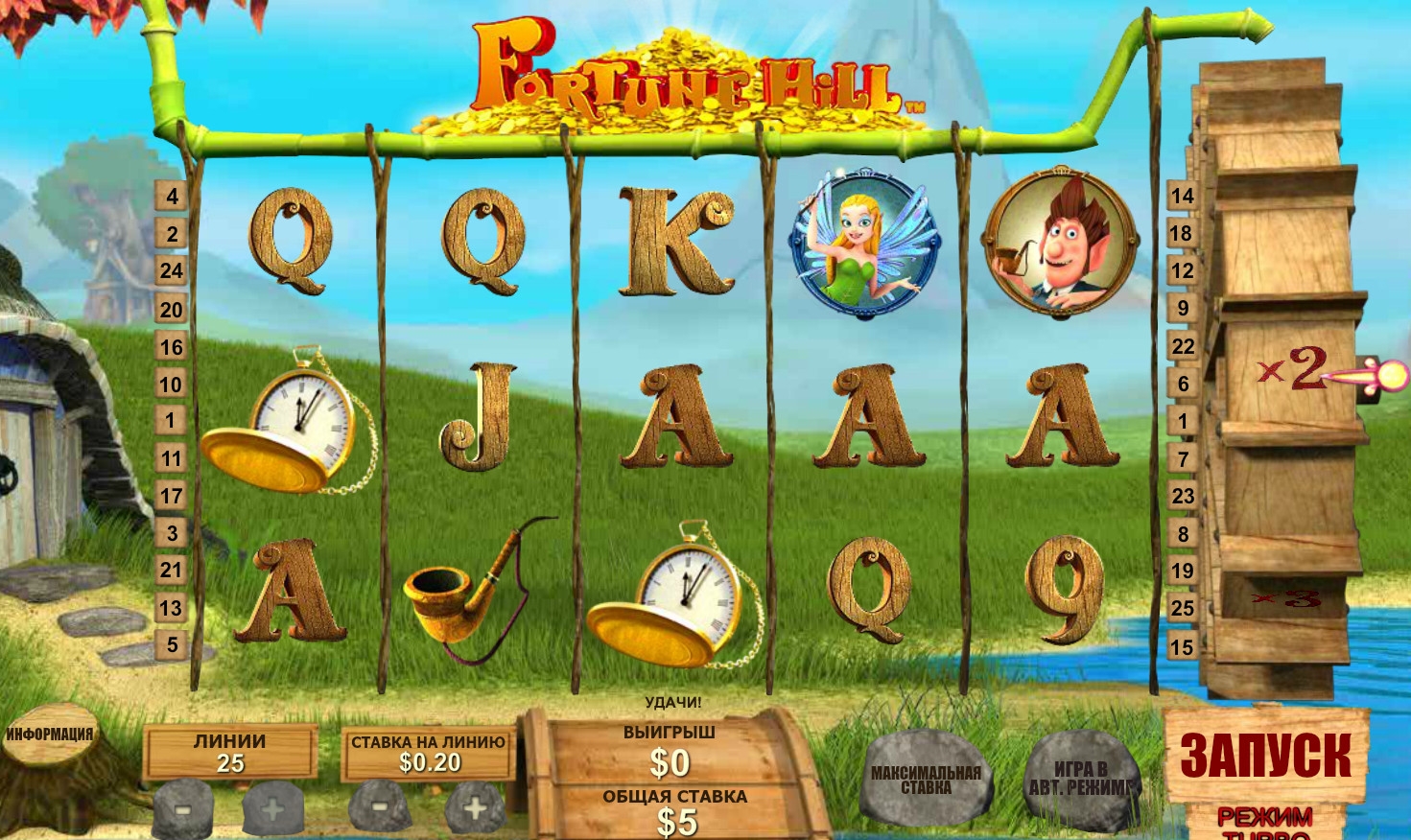This screenshot has width=1411, height=840.
Task: Raise СТАВКА НА ЛИНИЮ with the plus stone
Action: point(475,806)
